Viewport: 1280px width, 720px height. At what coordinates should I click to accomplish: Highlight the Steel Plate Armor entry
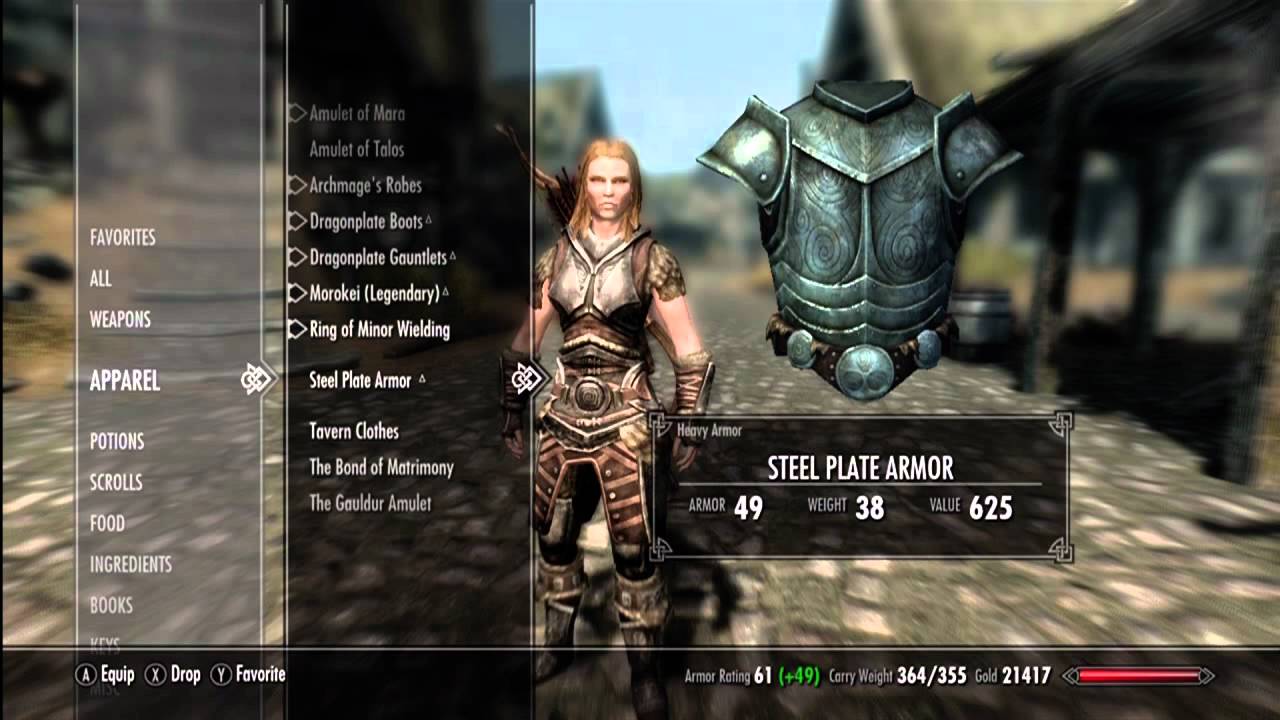point(360,381)
